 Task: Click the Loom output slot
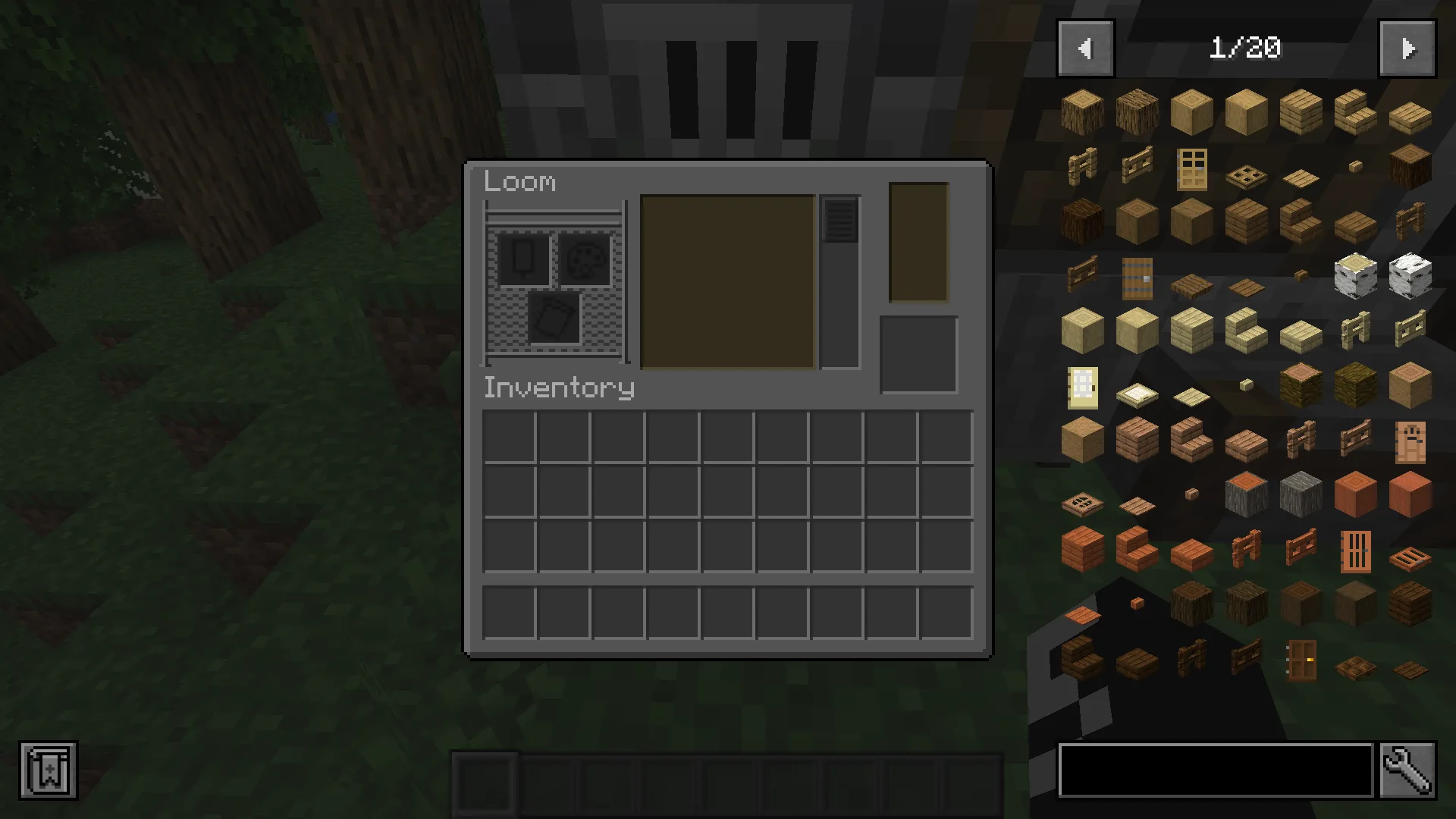(918, 354)
